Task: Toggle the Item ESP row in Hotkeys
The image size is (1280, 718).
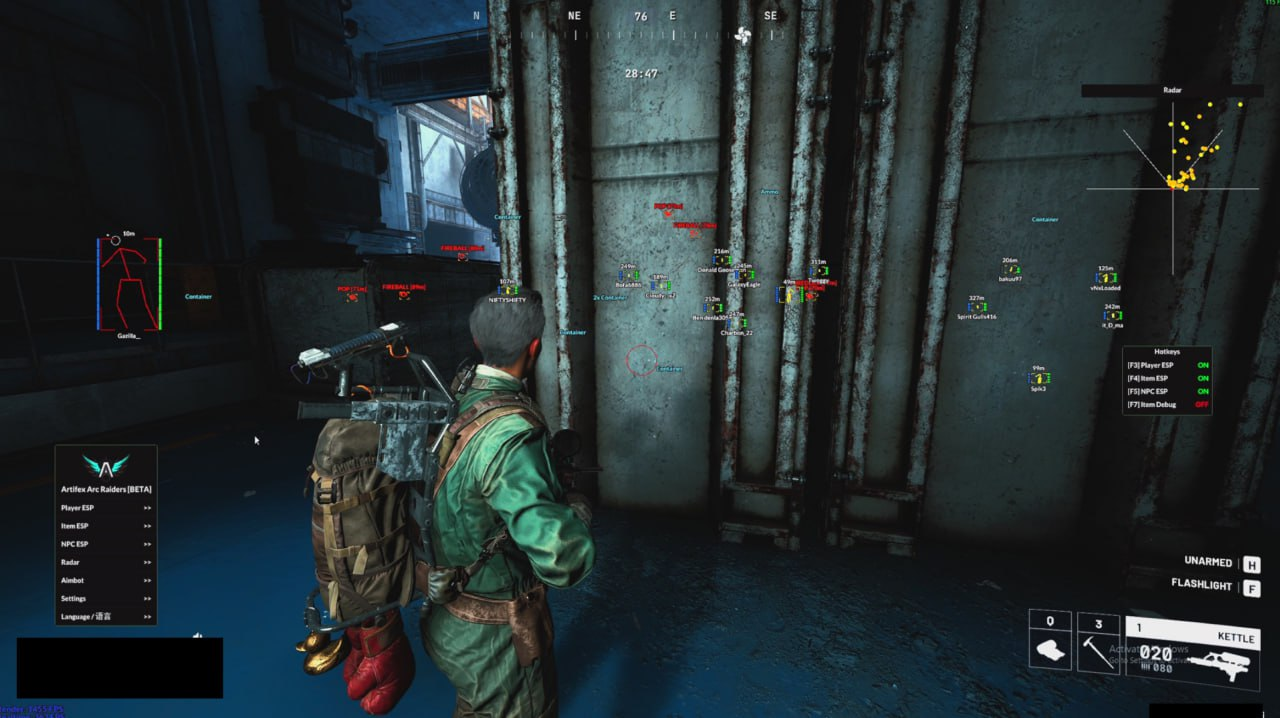Action: tap(1167, 378)
